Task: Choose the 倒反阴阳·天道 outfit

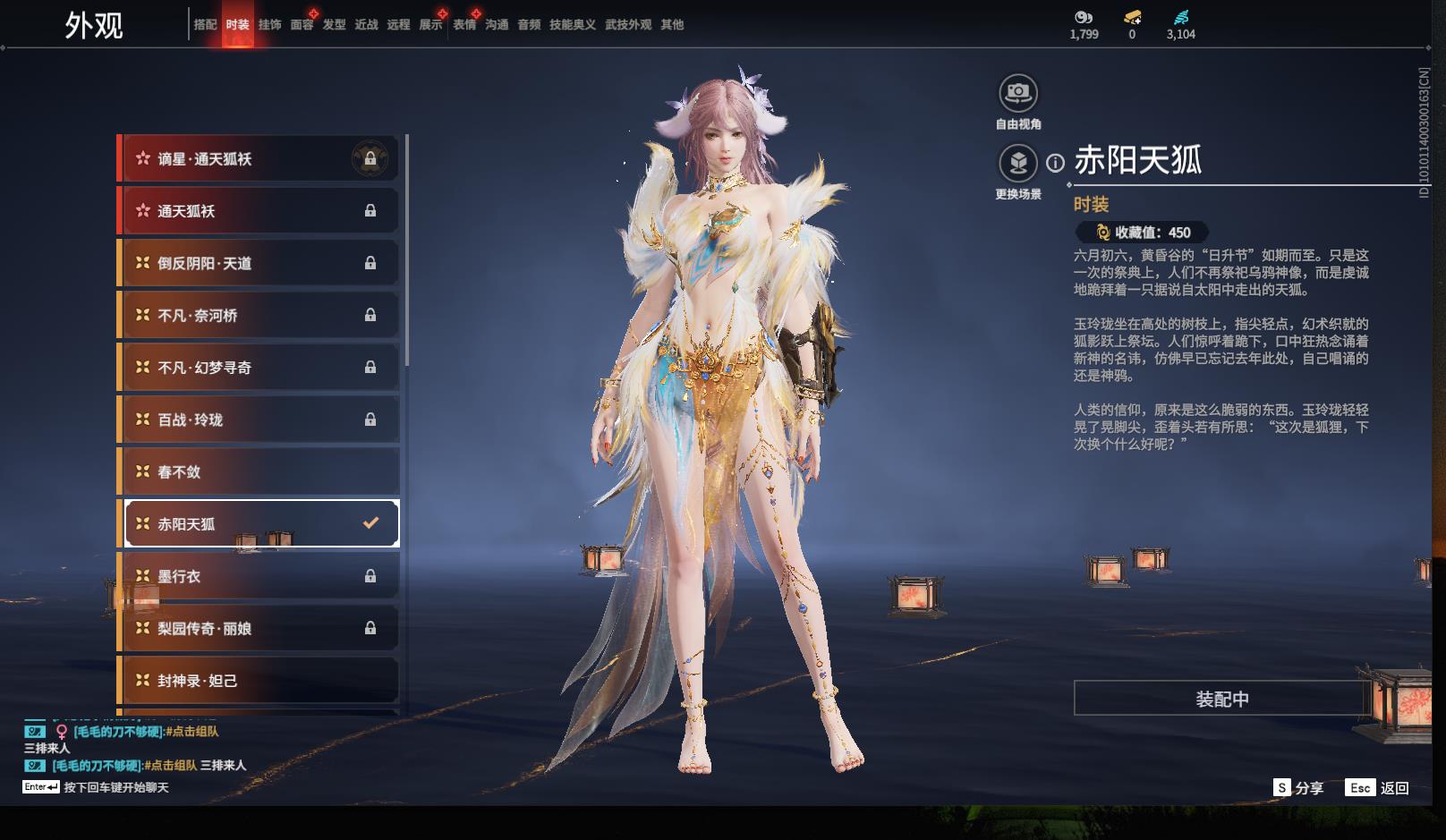Action: click(x=259, y=263)
